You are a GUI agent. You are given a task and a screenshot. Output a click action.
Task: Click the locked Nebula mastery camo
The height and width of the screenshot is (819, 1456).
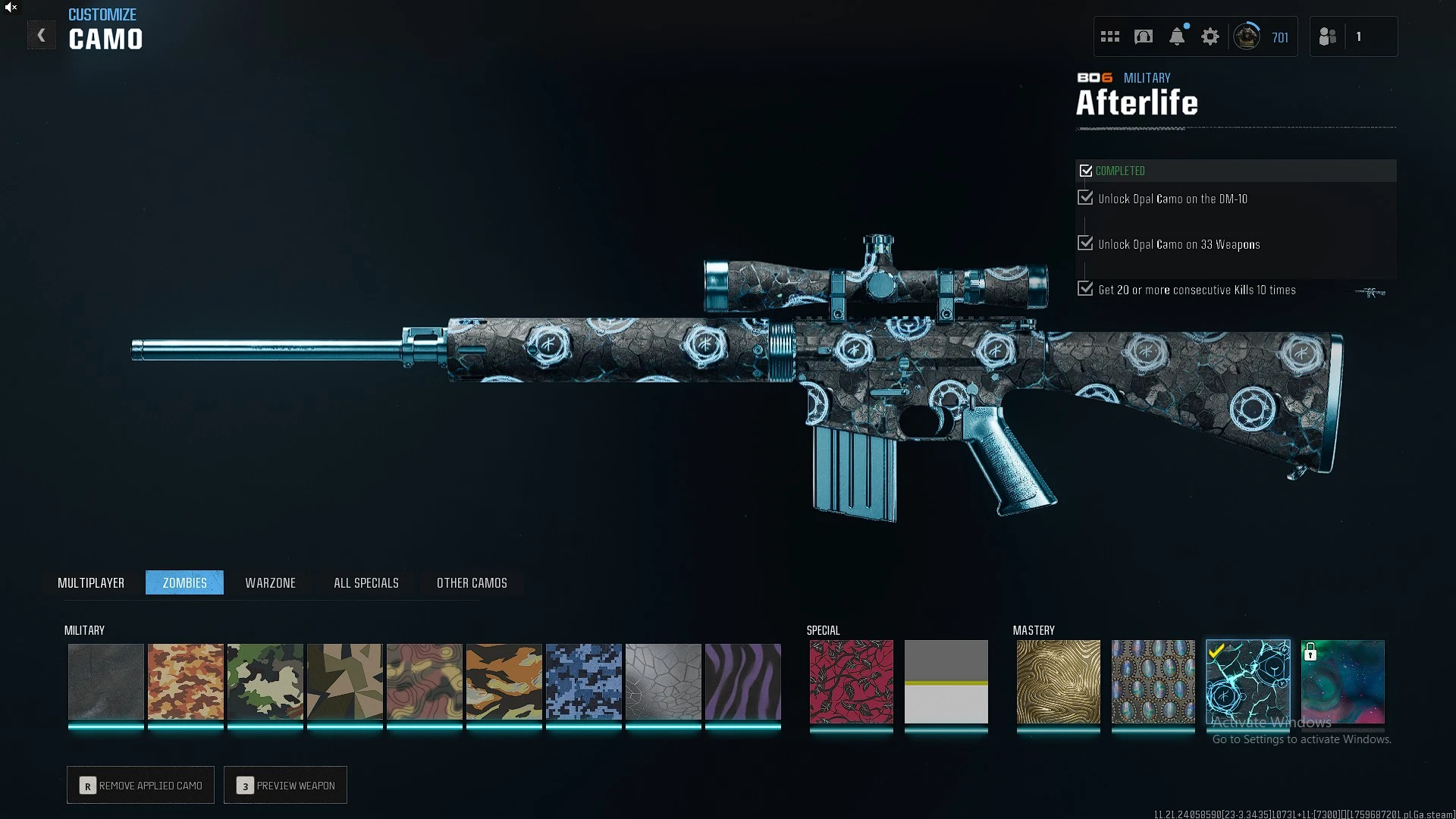[1343, 681]
